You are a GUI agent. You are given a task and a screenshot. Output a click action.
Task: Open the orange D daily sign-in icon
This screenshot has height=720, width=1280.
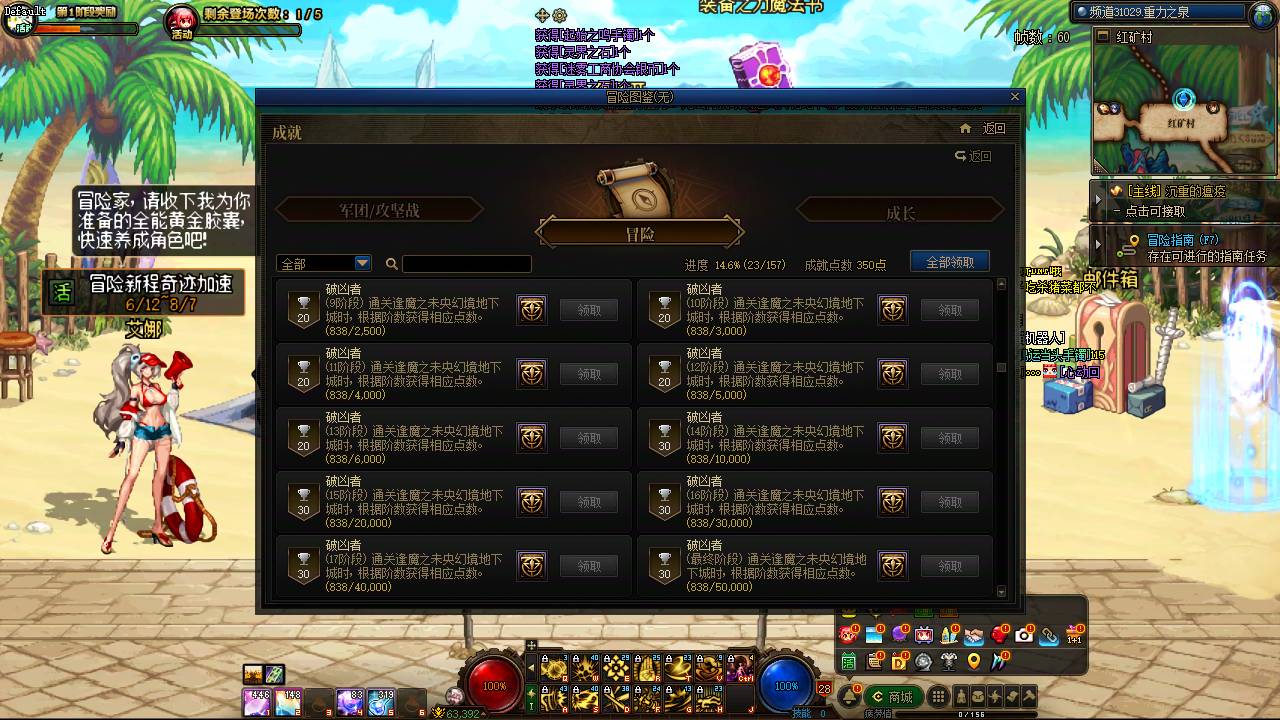[899, 662]
